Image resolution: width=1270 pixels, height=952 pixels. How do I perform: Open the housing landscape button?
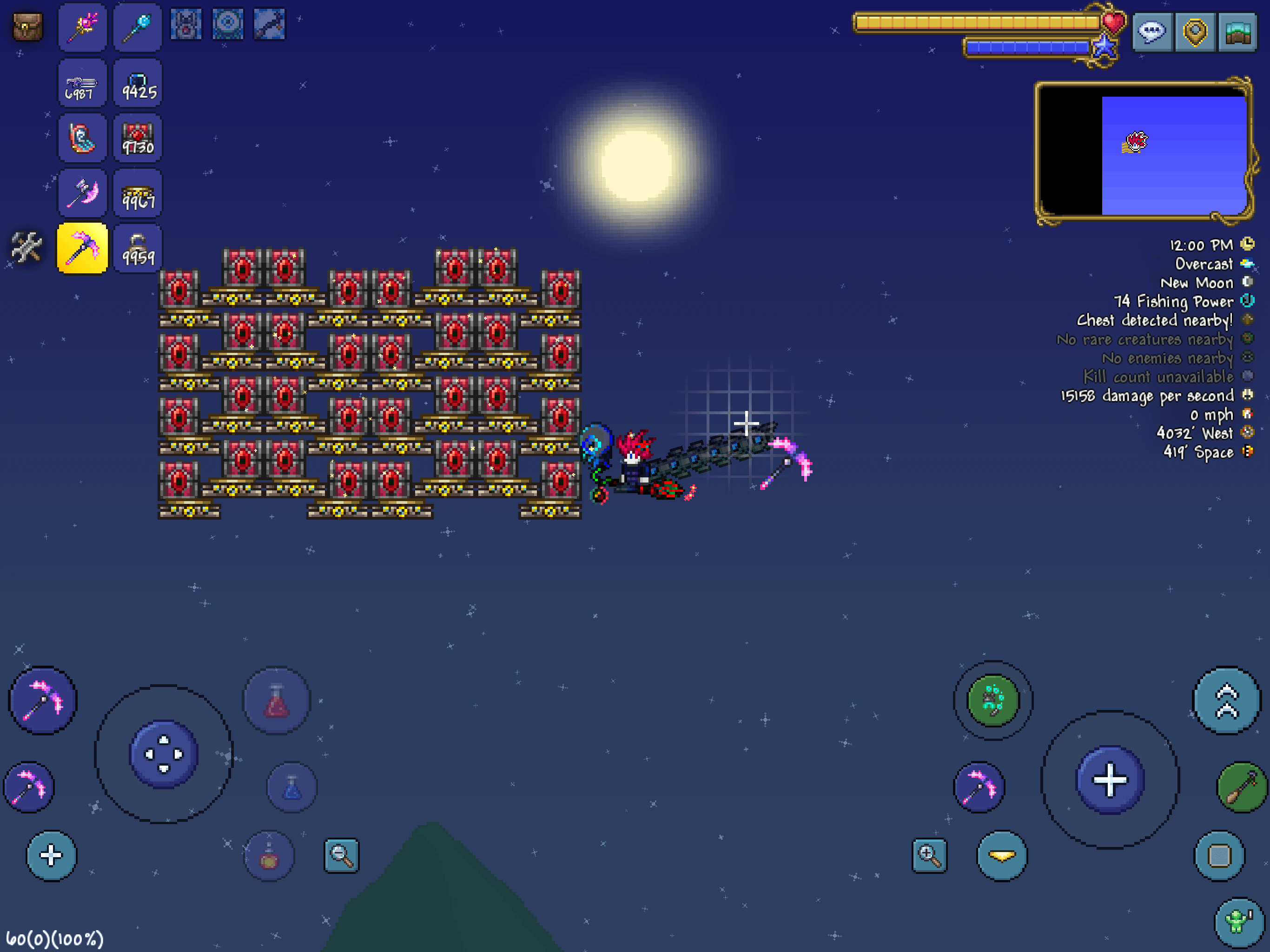[x=1237, y=32]
